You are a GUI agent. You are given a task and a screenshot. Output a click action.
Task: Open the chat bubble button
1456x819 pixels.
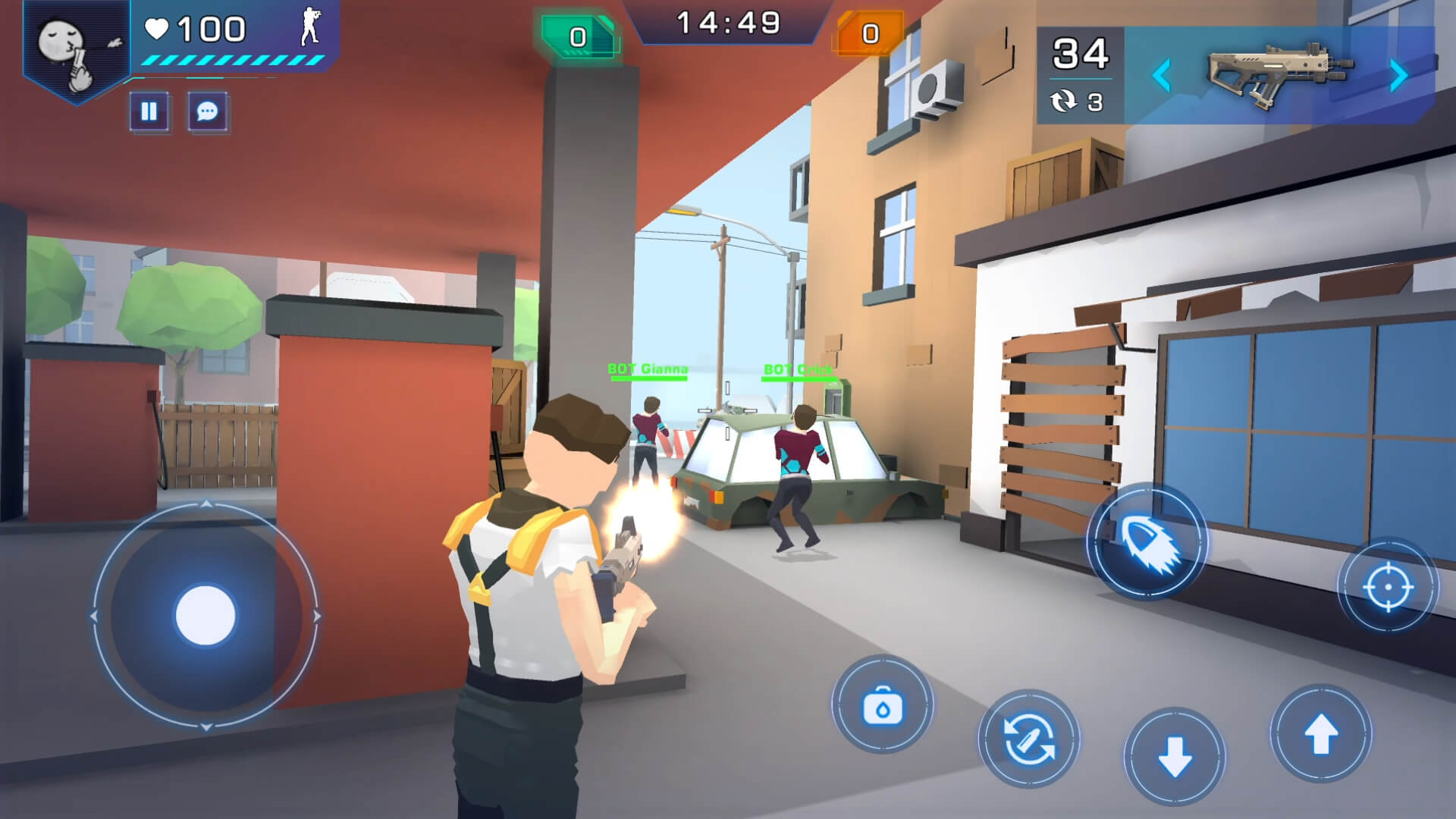pyautogui.click(x=207, y=112)
